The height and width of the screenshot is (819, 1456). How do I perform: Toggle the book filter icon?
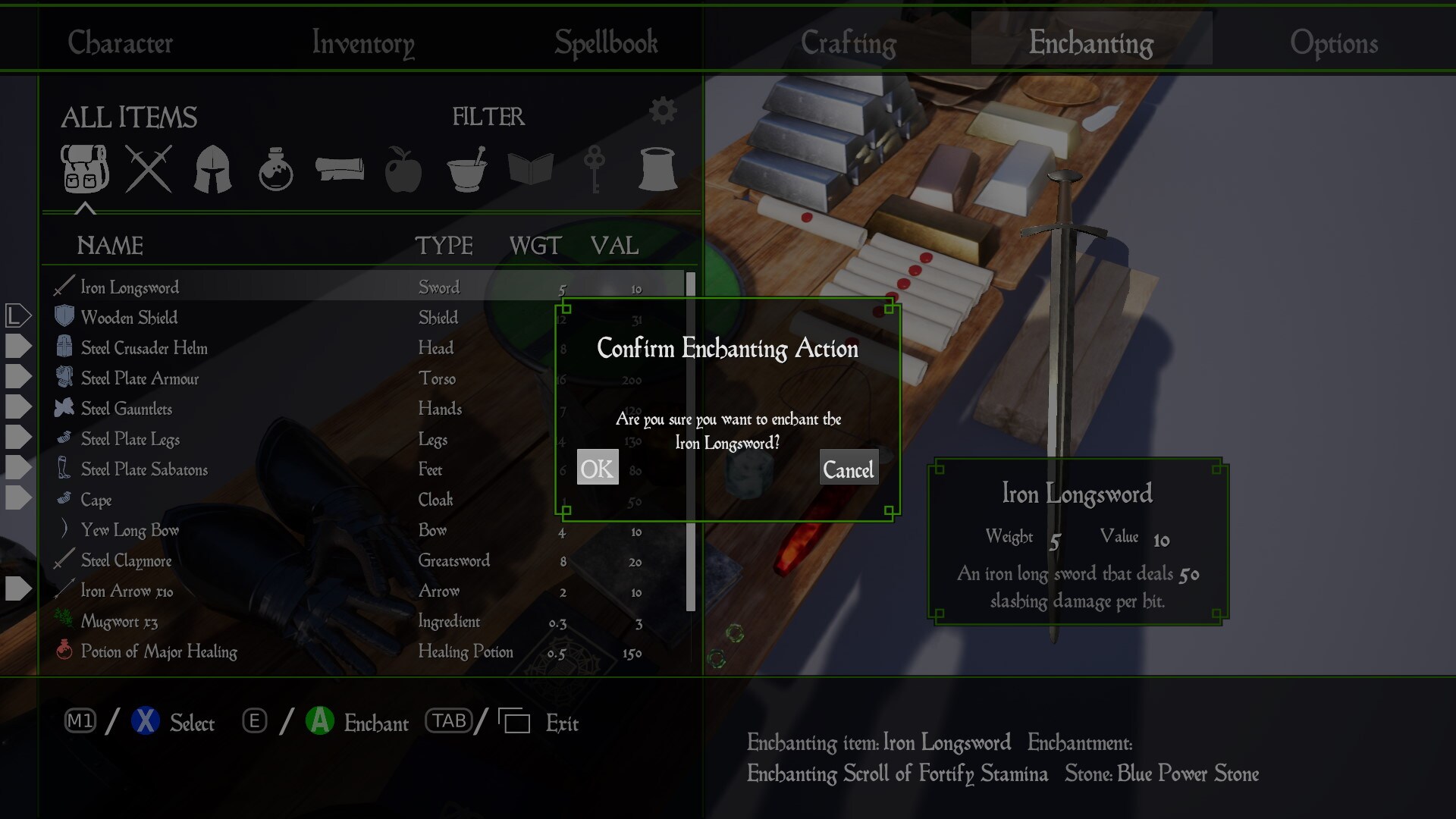530,168
